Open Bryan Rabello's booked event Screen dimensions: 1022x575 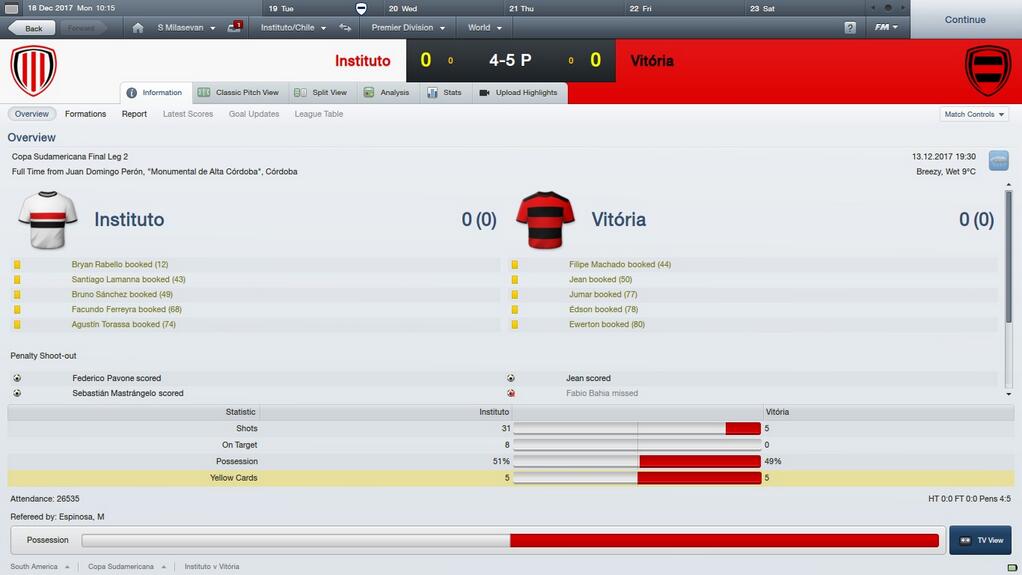(120, 265)
